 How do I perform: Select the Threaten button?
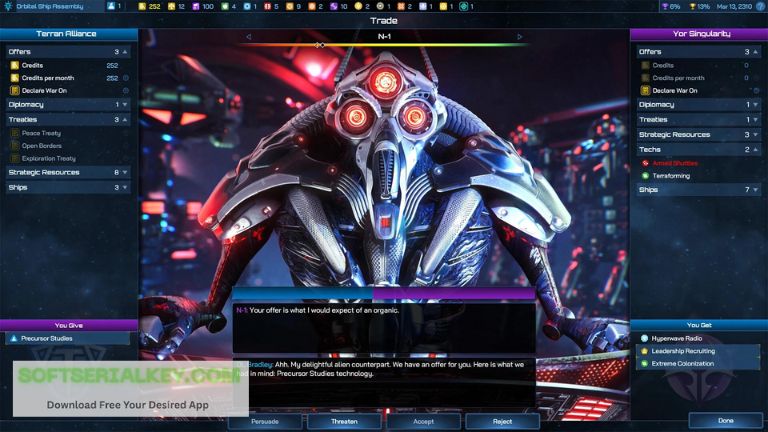pyautogui.click(x=344, y=421)
